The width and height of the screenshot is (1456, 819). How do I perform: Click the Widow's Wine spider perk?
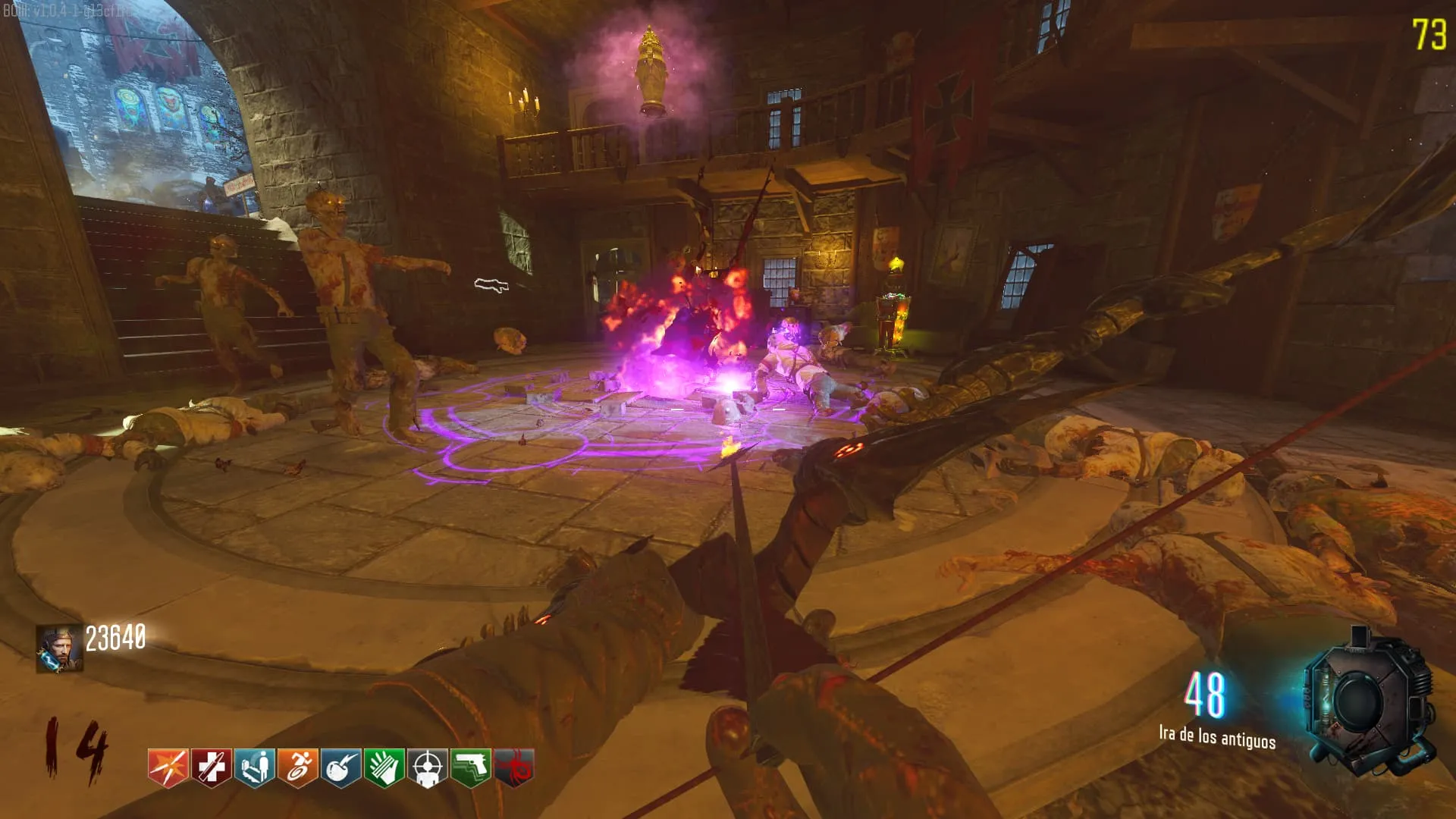pos(514,767)
